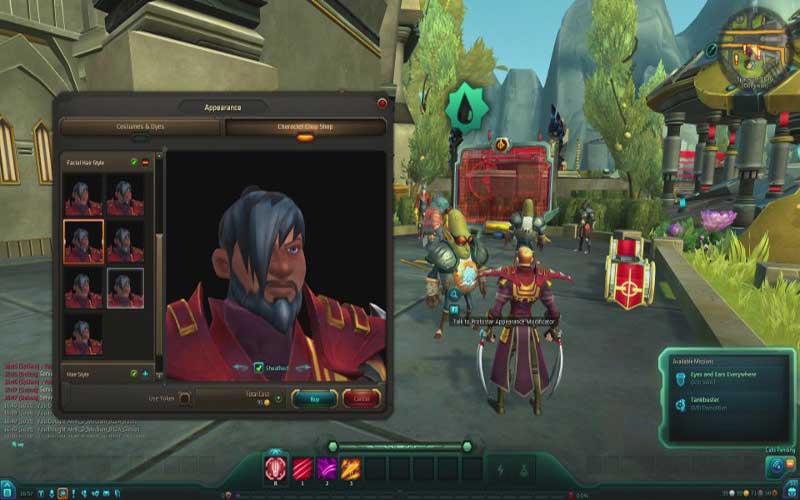This screenshot has height=500, width=800.
Task: Trigger the orange flame slash ability
Action: [351, 467]
